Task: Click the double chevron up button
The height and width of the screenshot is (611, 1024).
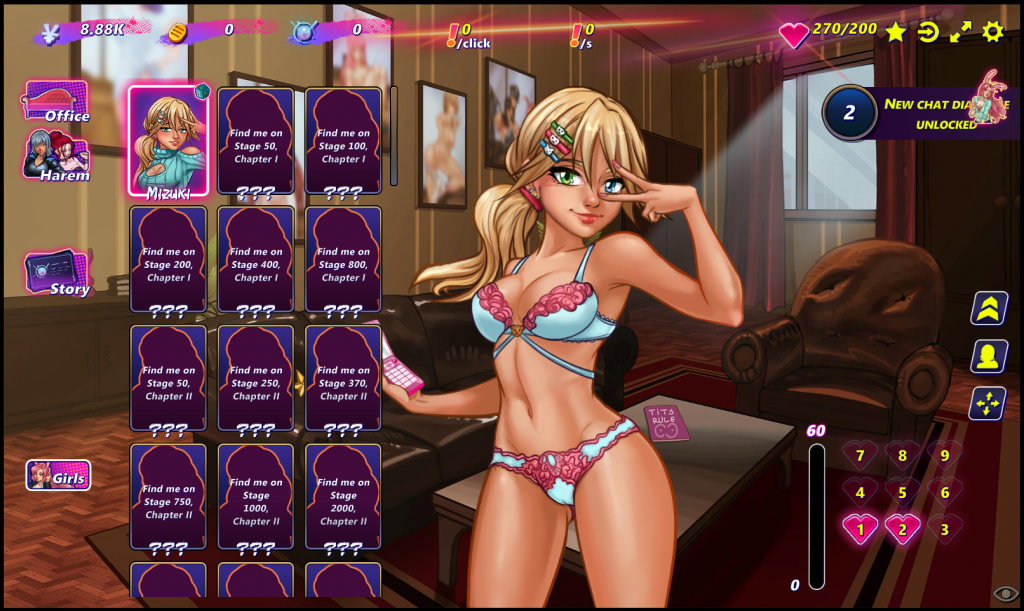Action: [988, 309]
